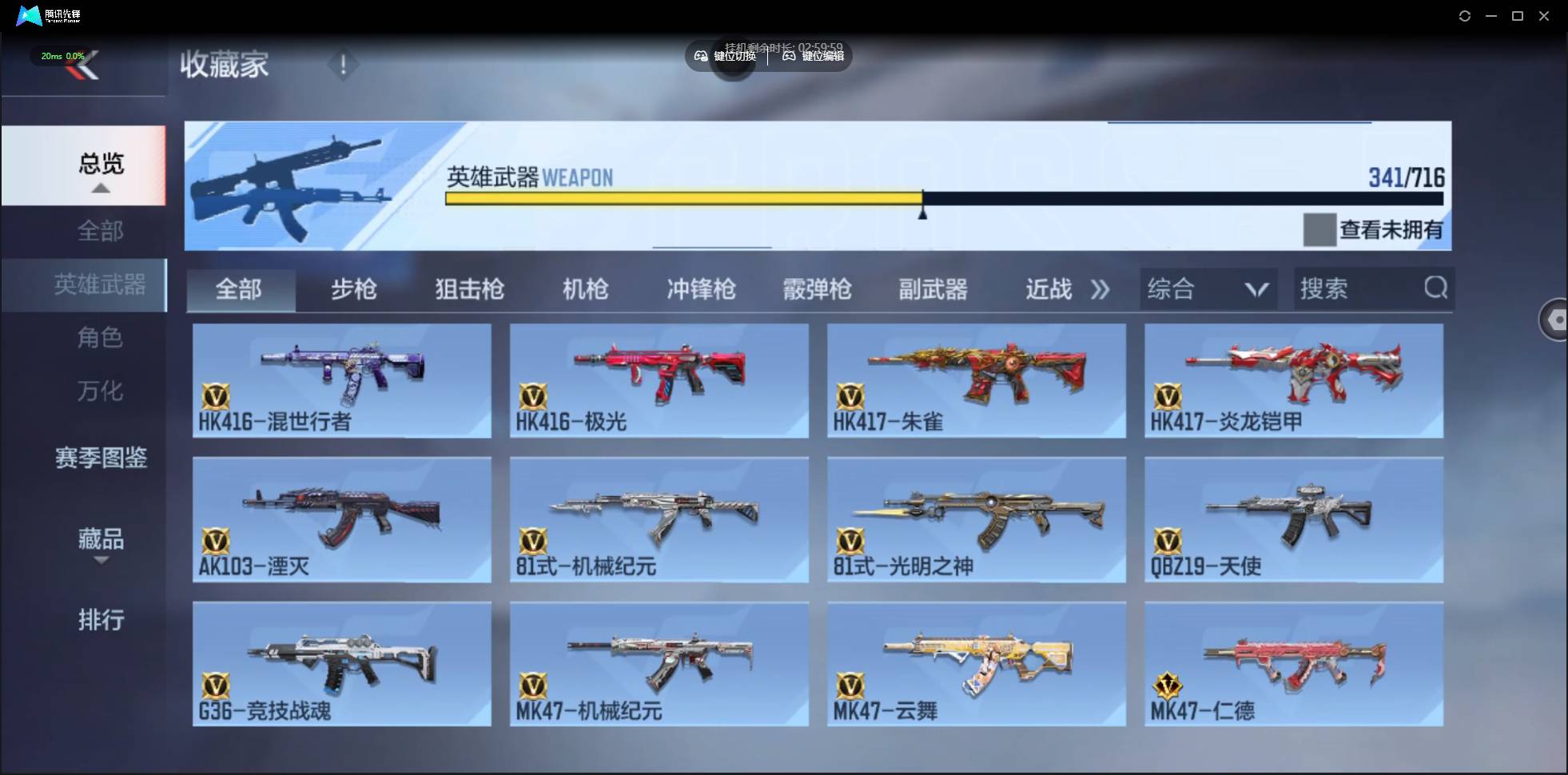Collapse the 藏品 section arrow

click(x=101, y=562)
